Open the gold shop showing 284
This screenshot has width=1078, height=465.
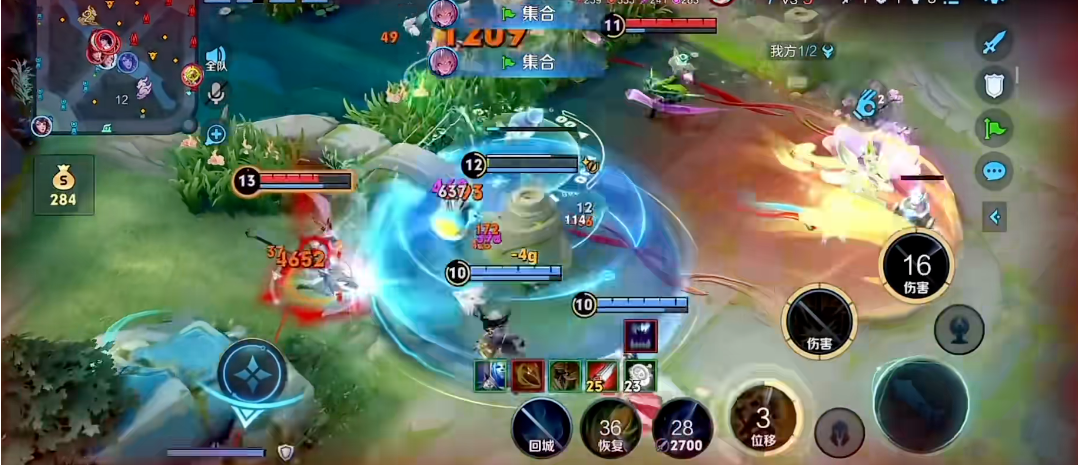tap(63, 185)
